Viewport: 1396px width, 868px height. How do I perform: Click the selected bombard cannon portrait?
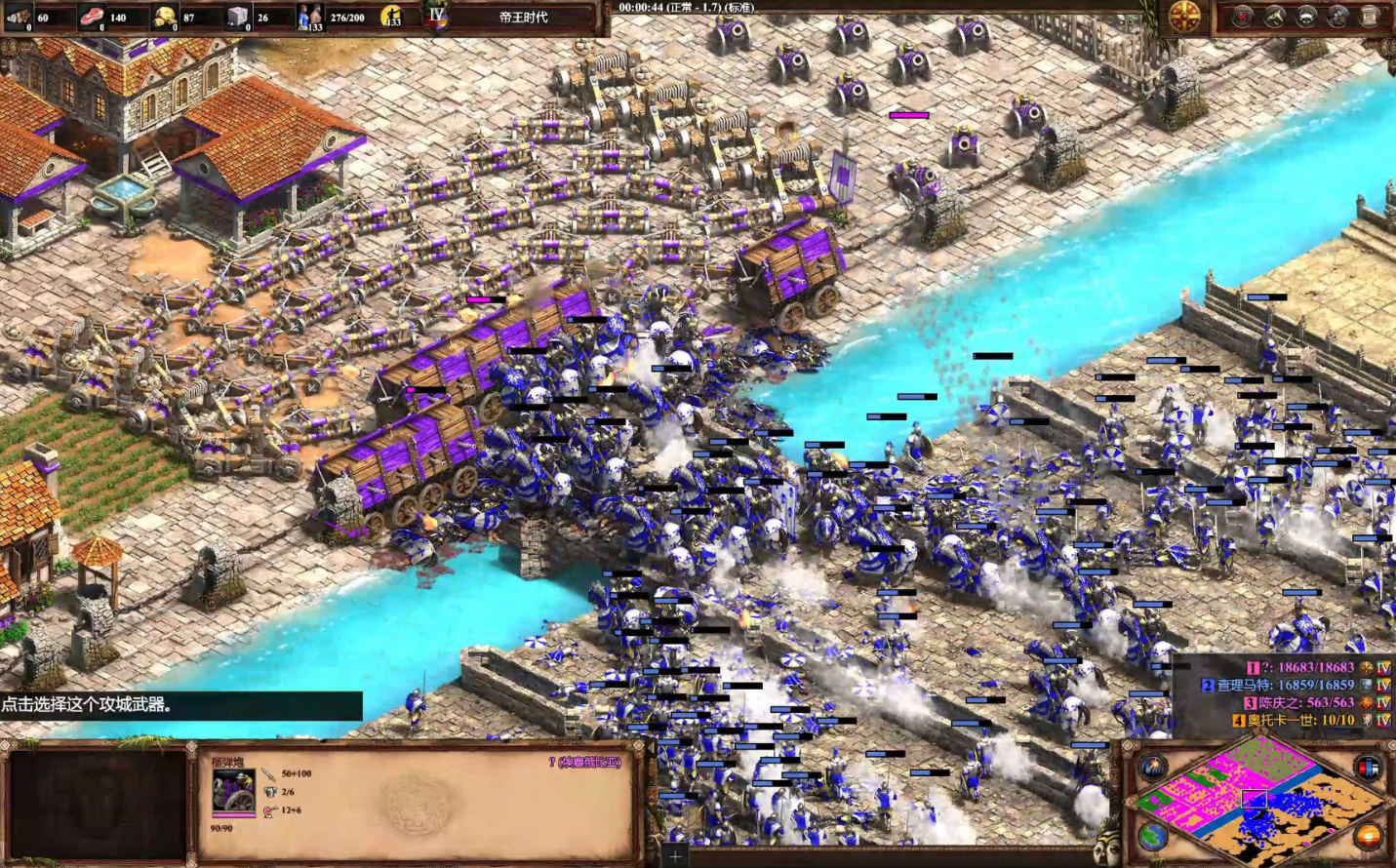pyautogui.click(x=233, y=791)
